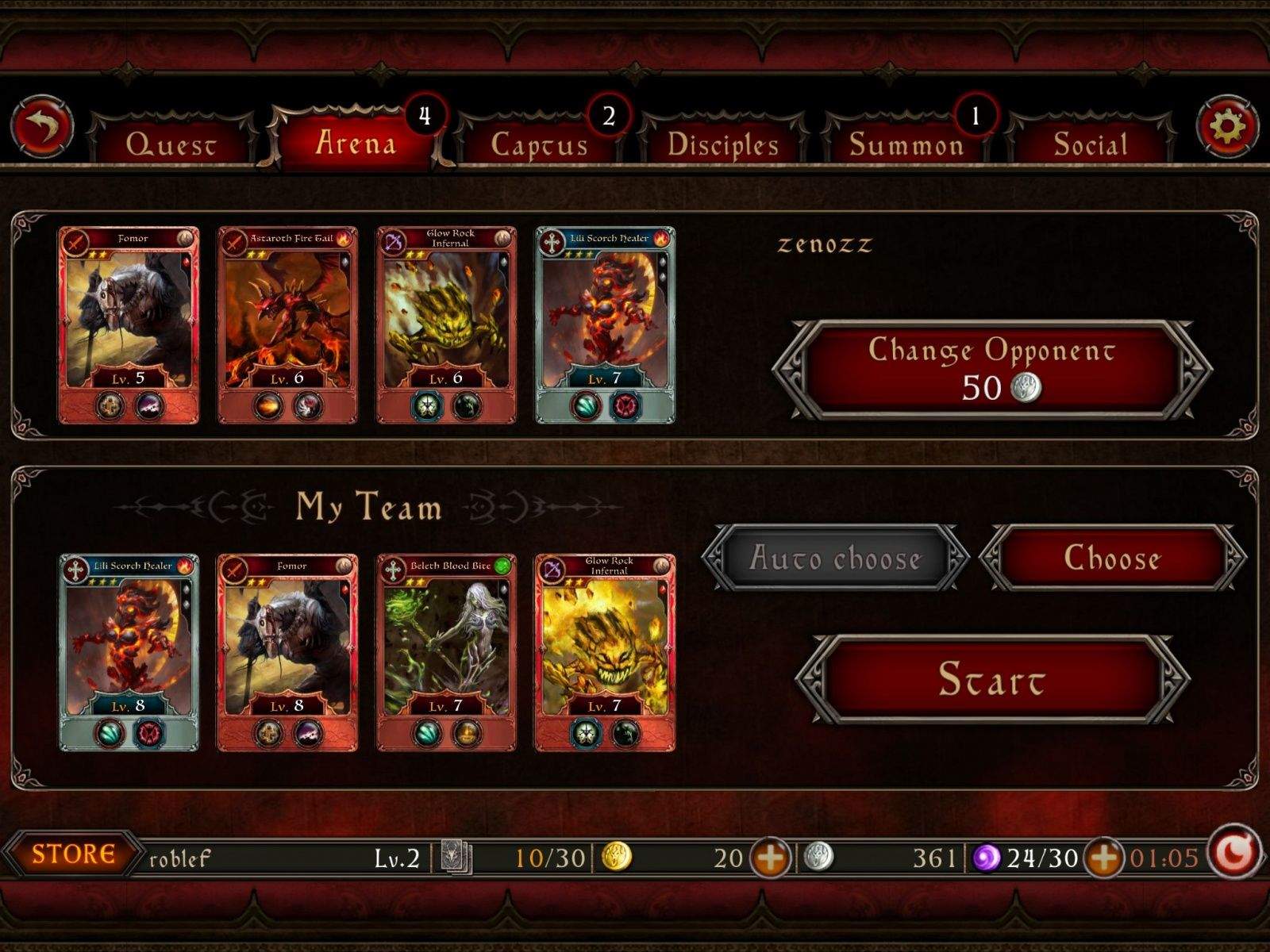This screenshot has width=1270, height=952.
Task: Click the red swirl icon in the bottom bar
Action: [1234, 854]
